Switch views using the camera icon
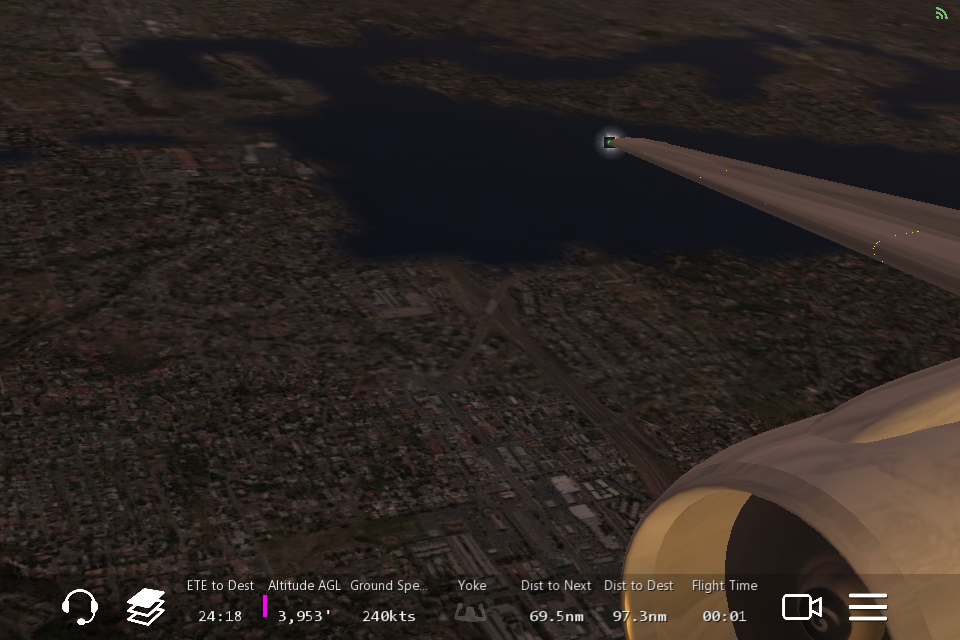The image size is (960, 640). coord(801,606)
